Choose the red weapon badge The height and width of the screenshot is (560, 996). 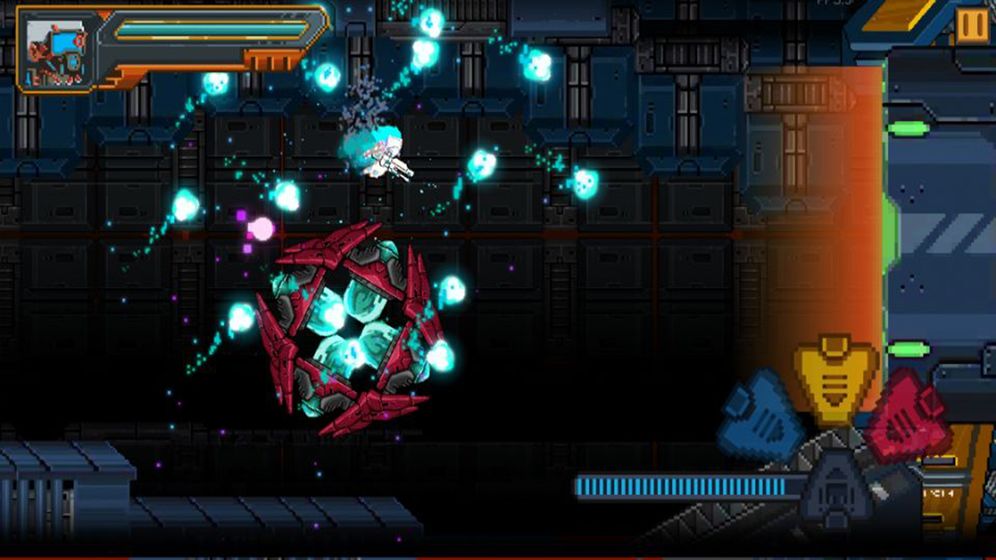click(x=906, y=413)
